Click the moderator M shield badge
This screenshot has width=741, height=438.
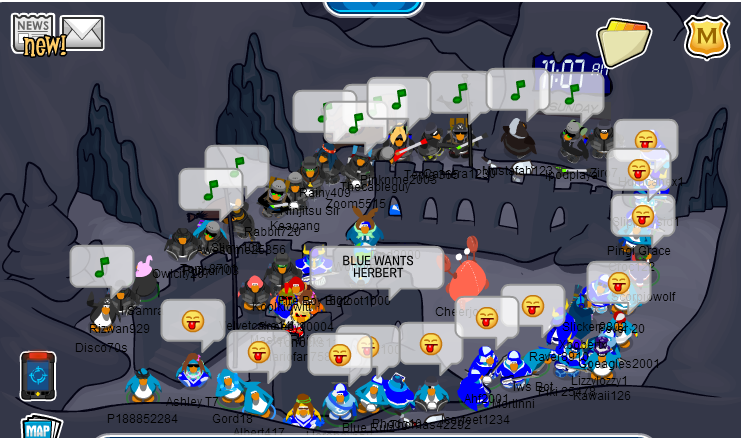(x=706, y=38)
